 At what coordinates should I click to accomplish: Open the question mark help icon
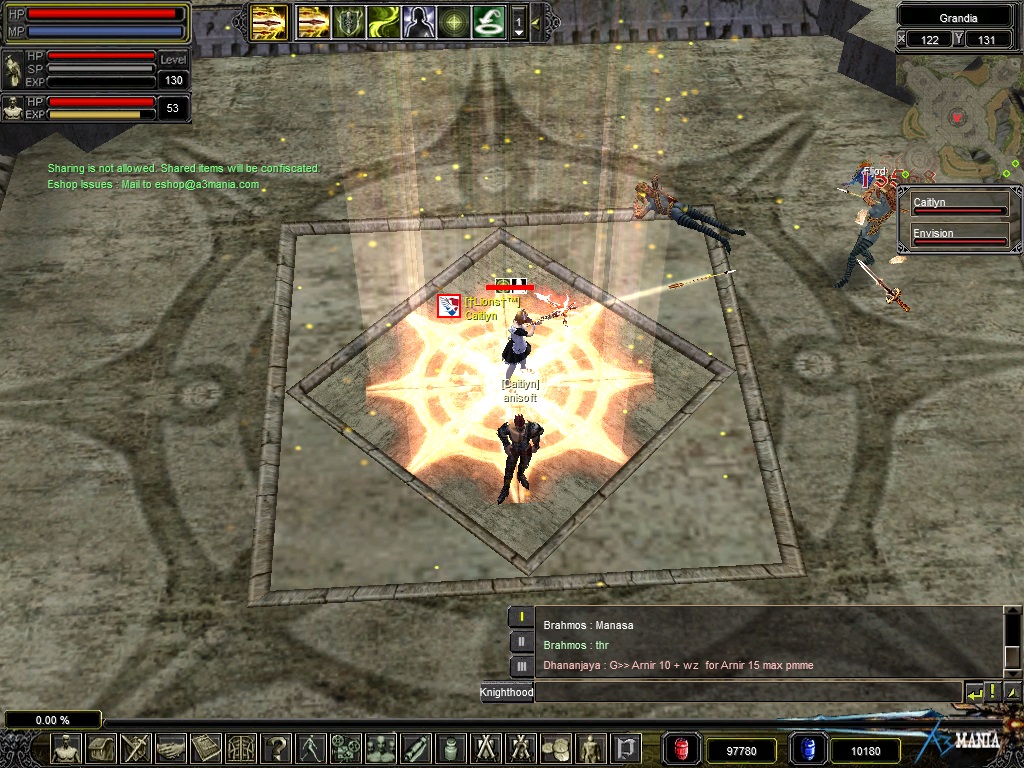(x=276, y=748)
